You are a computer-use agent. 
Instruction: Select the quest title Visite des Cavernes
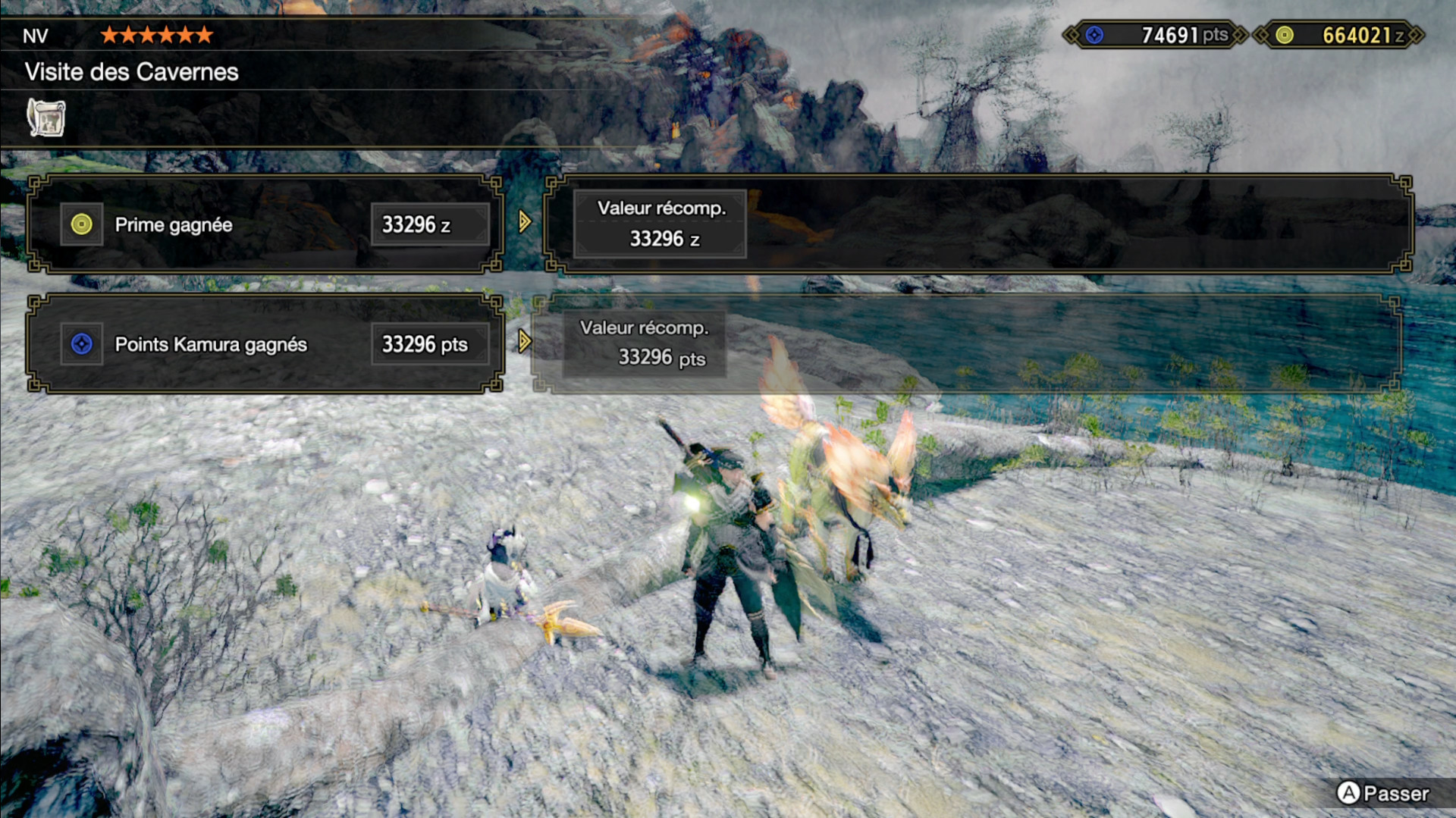pos(130,73)
